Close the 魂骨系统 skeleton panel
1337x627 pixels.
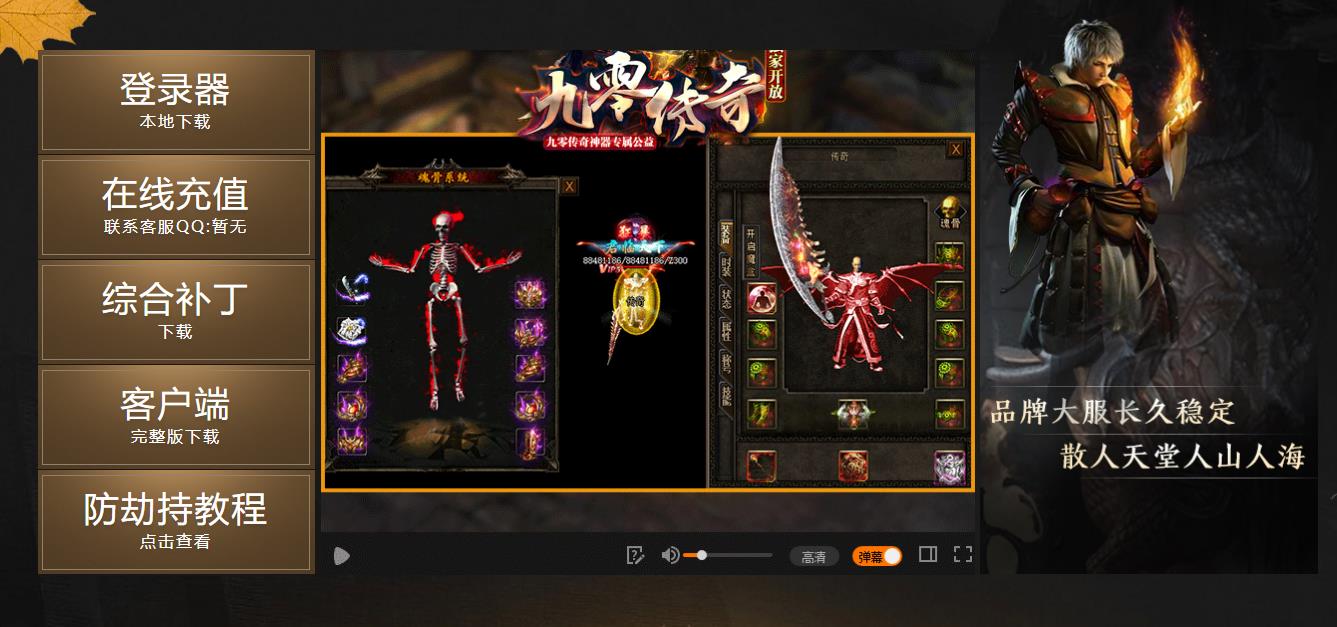[x=569, y=186]
